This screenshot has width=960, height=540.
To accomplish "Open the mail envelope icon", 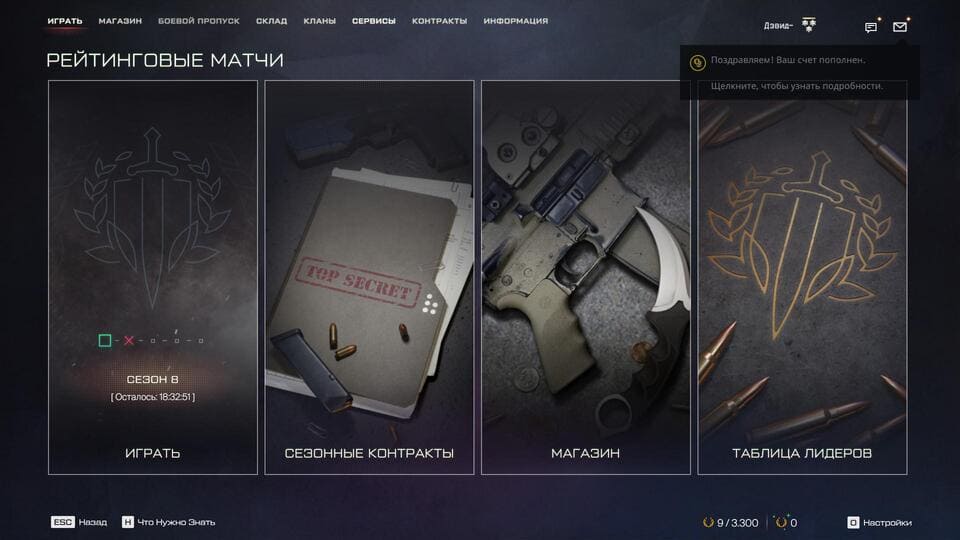I will [x=900, y=27].
